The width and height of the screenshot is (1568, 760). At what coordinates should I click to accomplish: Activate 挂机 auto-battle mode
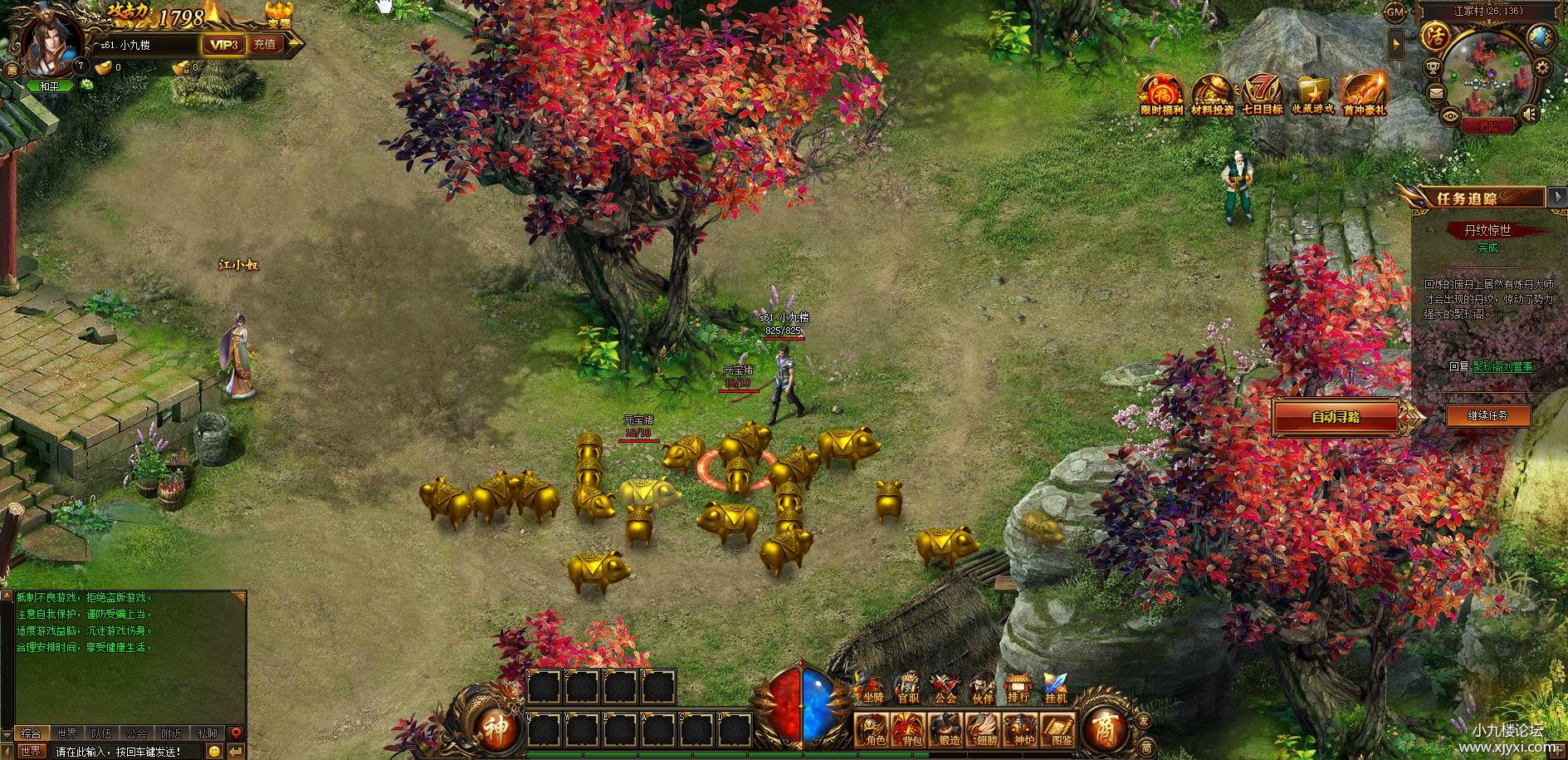(1055, 688)
